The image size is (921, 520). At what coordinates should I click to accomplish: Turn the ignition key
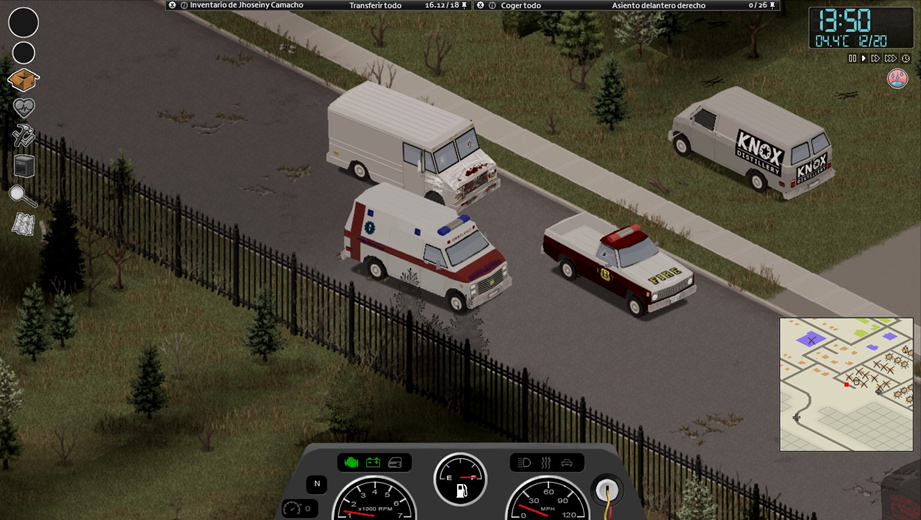click(606, 490)
